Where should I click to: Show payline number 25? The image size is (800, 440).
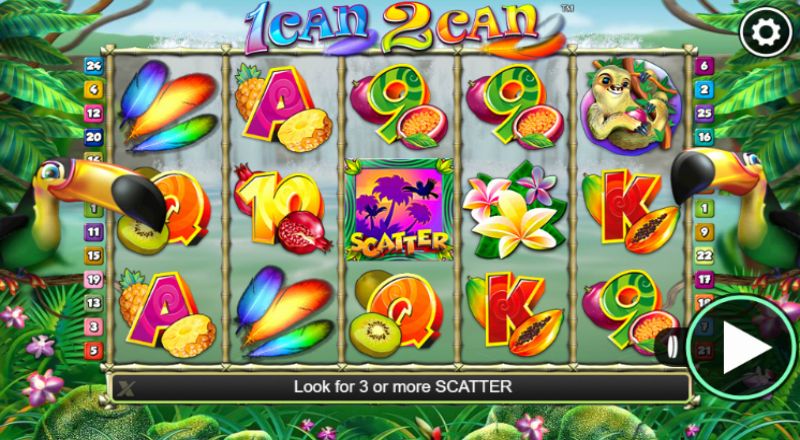(704, 113)
